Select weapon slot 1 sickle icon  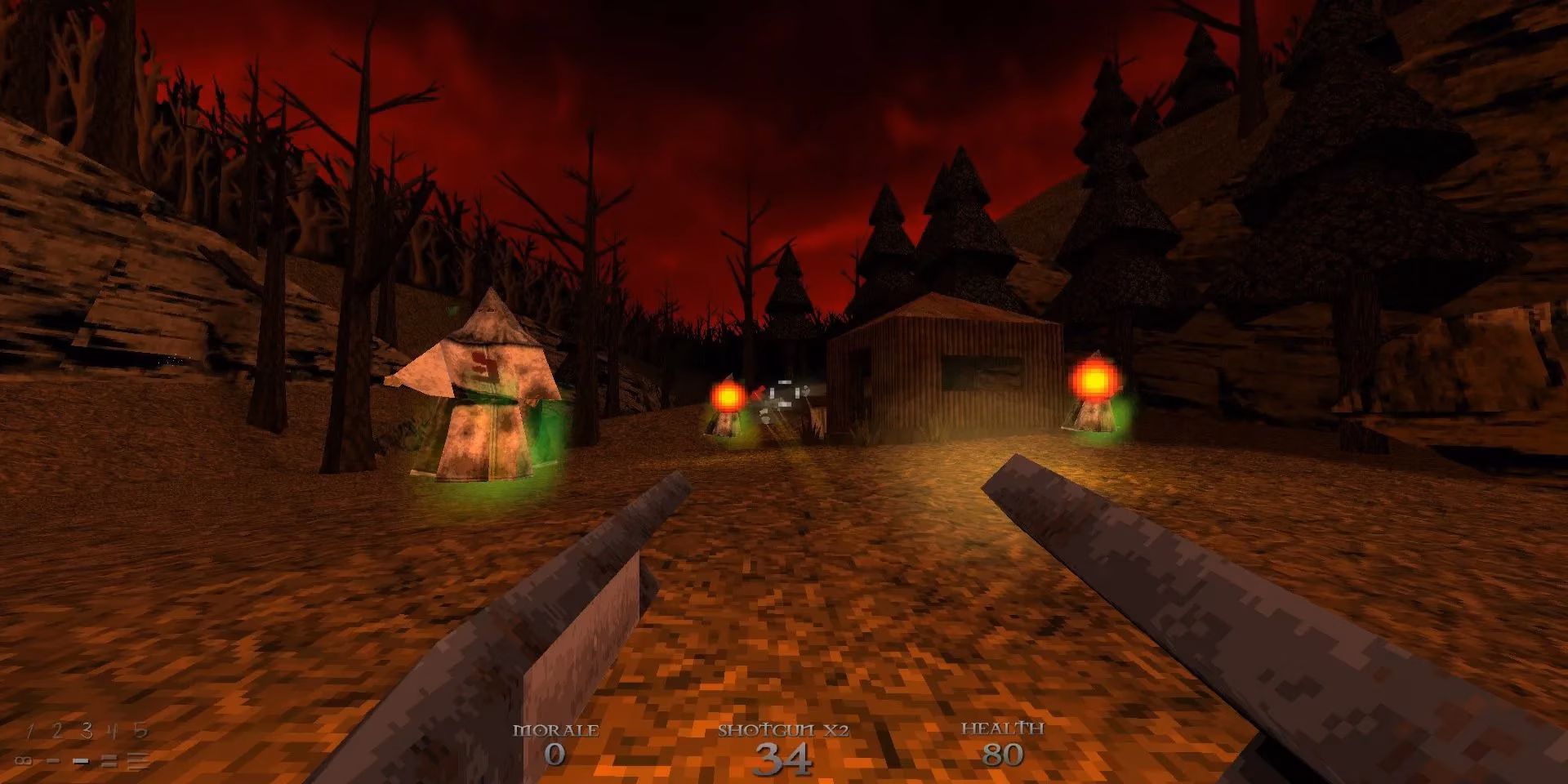pos(30,732)
